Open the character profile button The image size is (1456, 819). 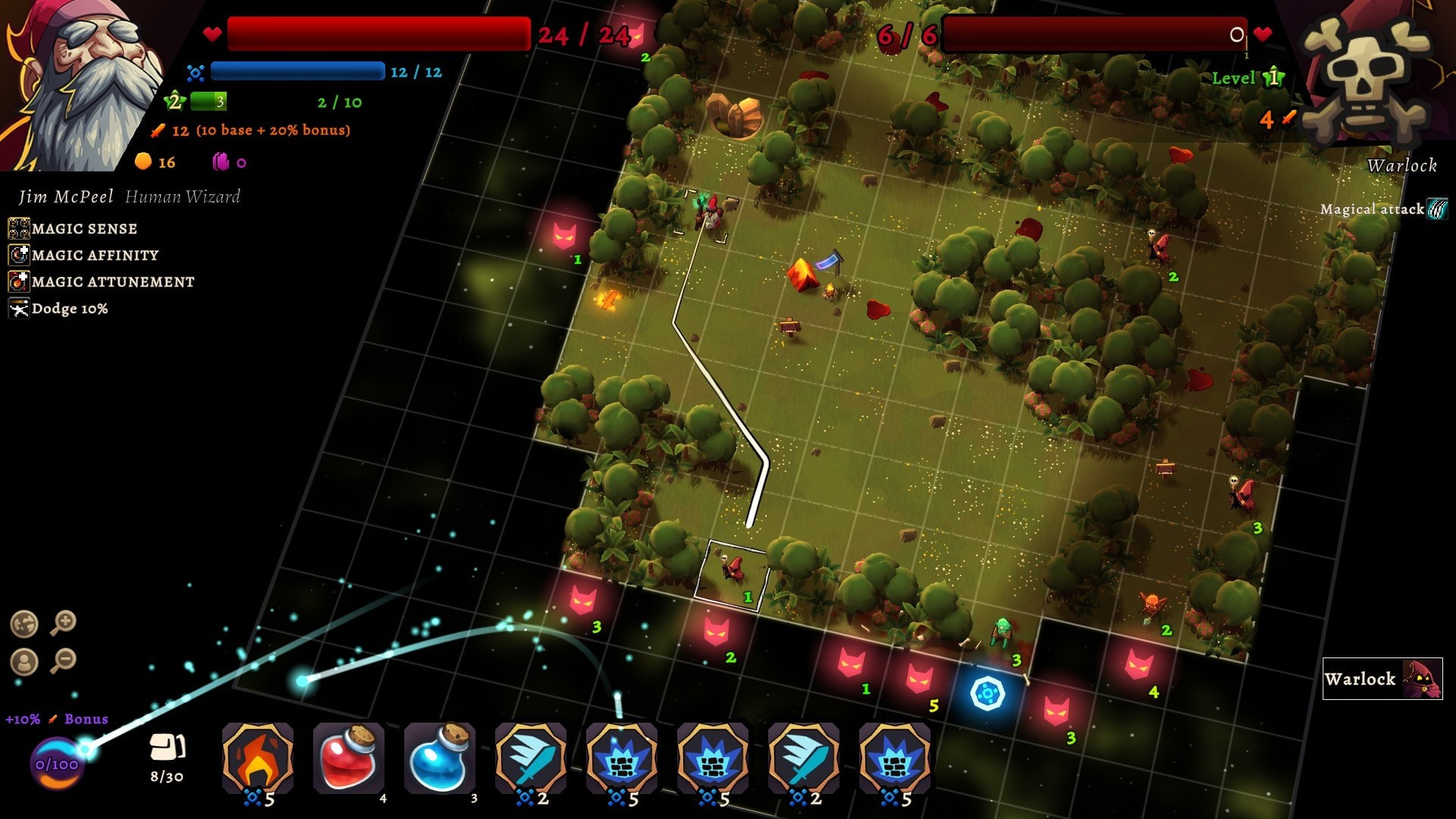tap(24, 662)
